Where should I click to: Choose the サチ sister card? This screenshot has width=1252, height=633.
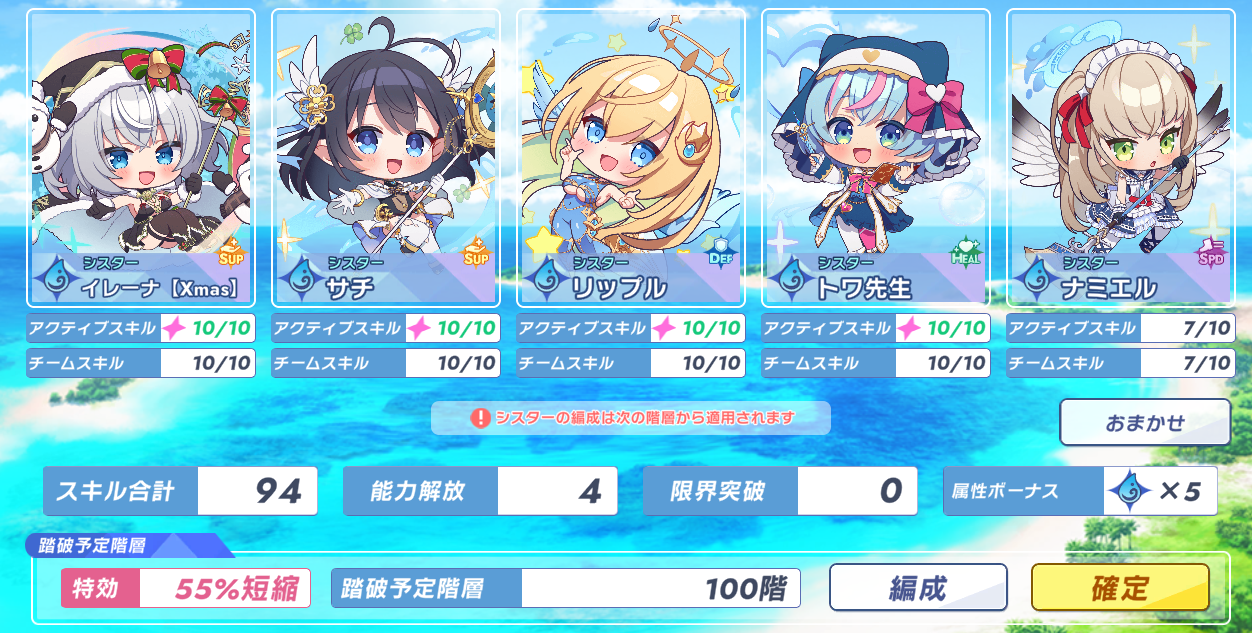pyautogui.click(x=386, y=158)
